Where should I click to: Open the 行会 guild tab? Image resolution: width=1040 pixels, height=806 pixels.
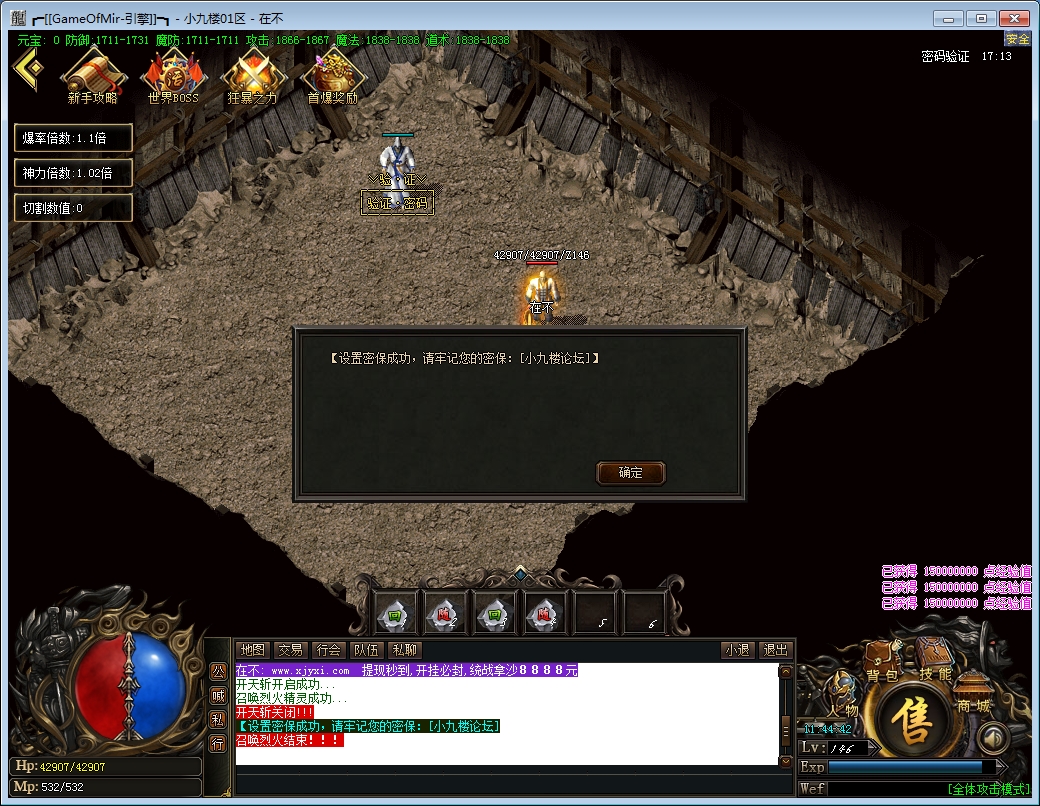[328, 650]
